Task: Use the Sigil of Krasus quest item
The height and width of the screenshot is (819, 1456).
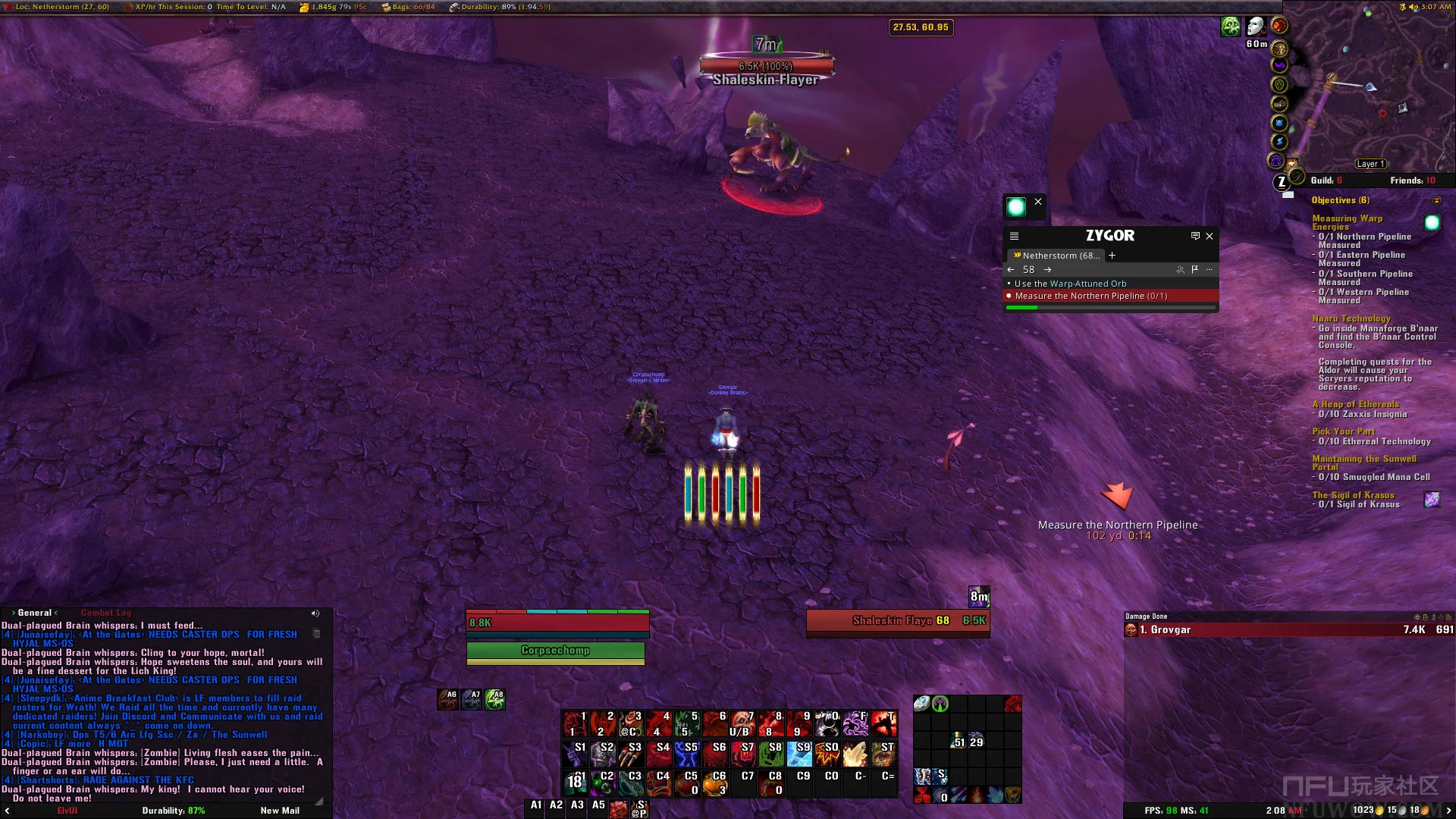Action: click(1432, 500)
